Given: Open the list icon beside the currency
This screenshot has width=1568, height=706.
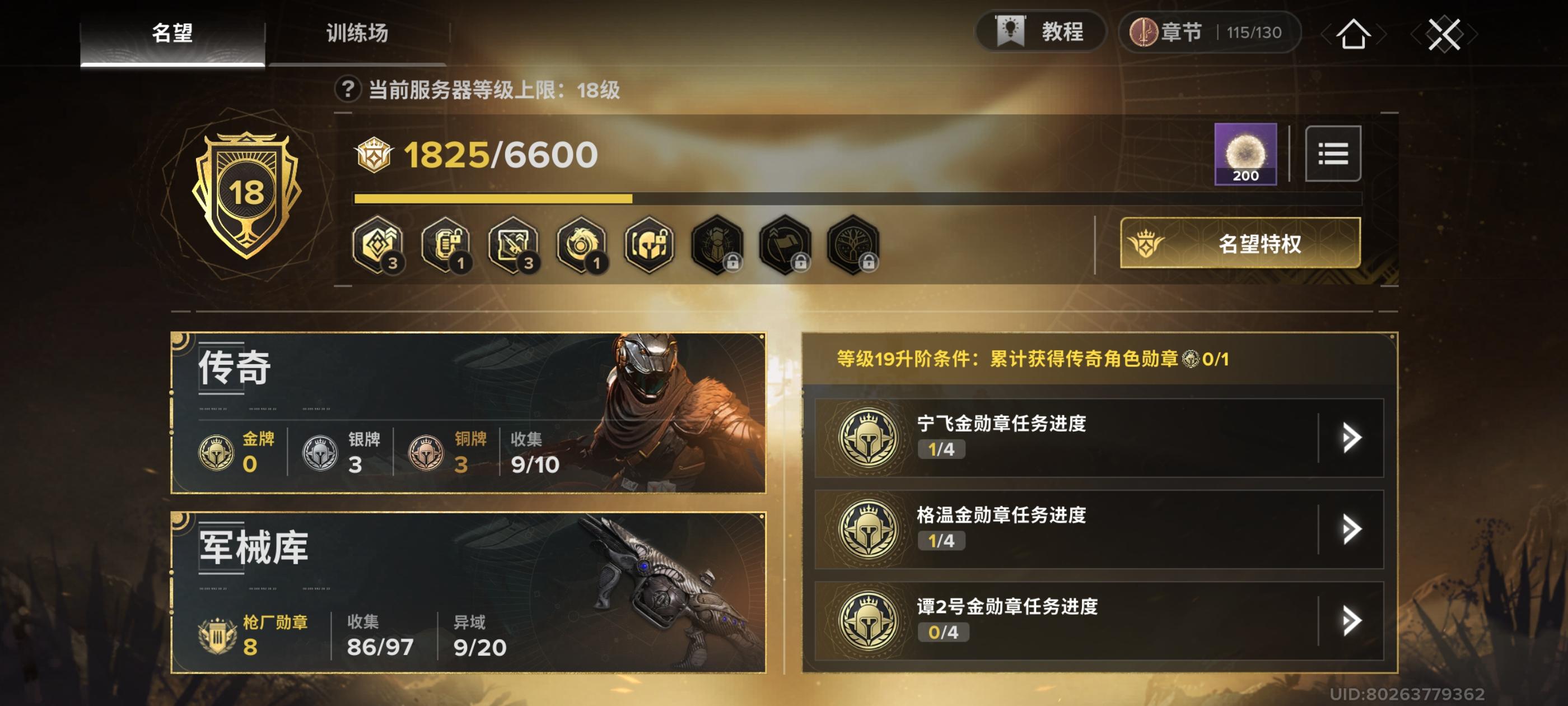Looking at the screenshot, I should 1334,154.
